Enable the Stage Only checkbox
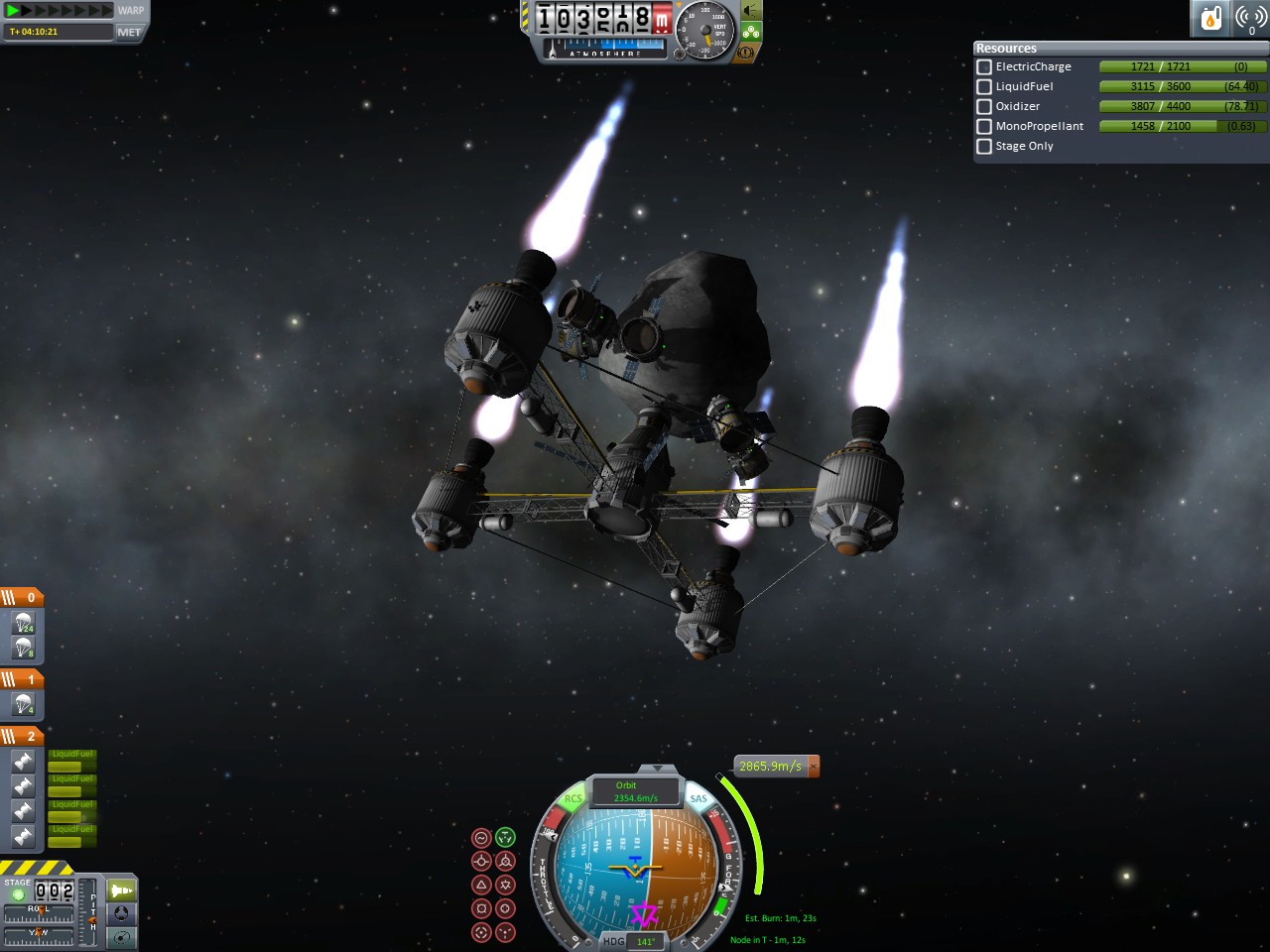Screen dimensions: 1270x952 click(984, 146)
